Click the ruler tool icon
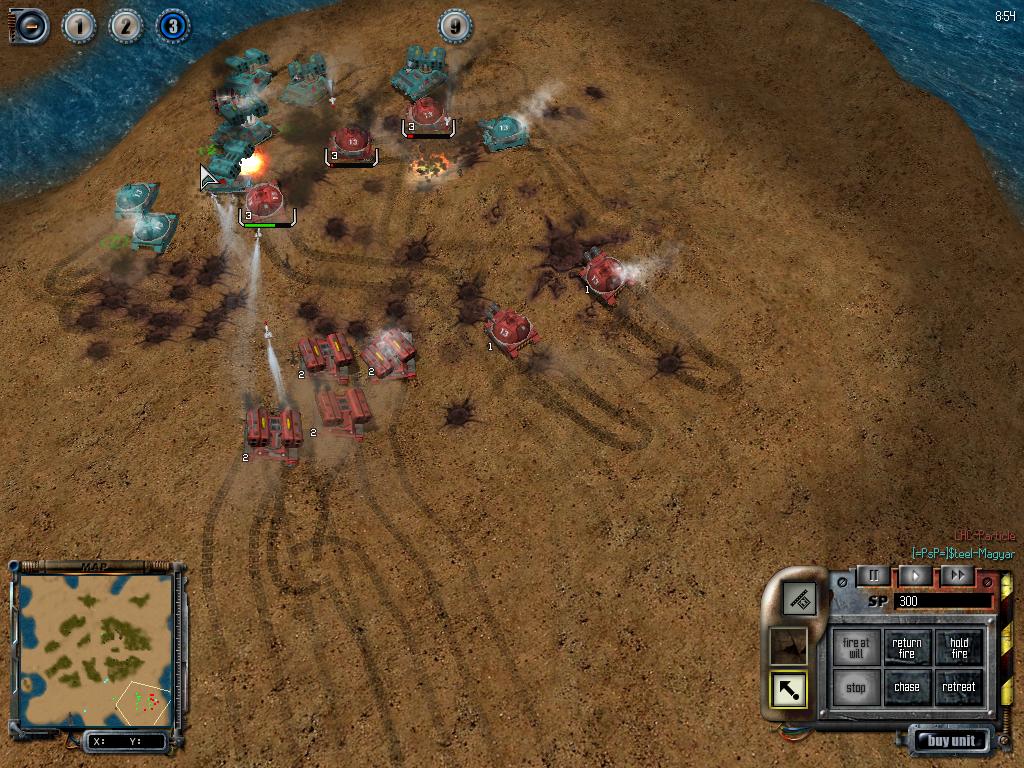 point(800,600)
